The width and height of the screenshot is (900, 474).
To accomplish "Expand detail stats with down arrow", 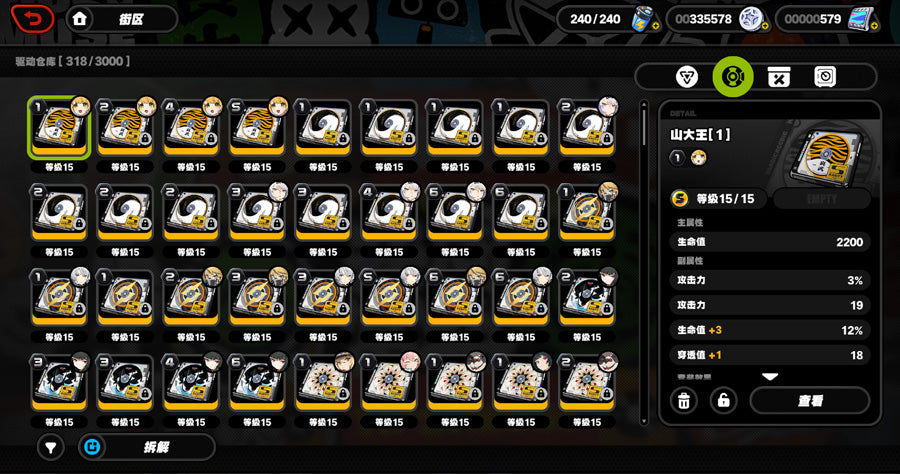I will click(770, 377).
